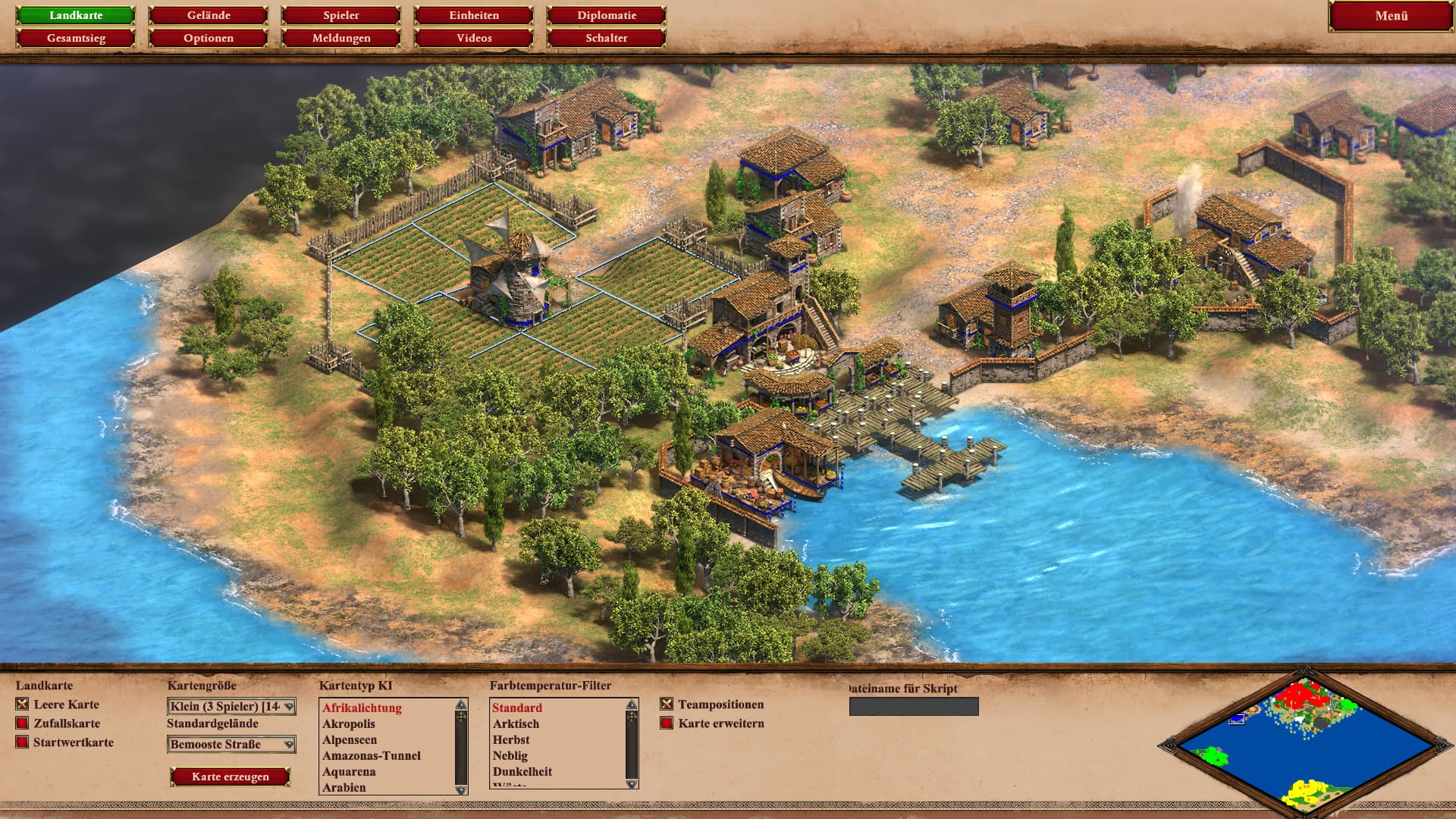Toggle the Teampositionen checkbox
1456x819 pixels.
point(667,704)
